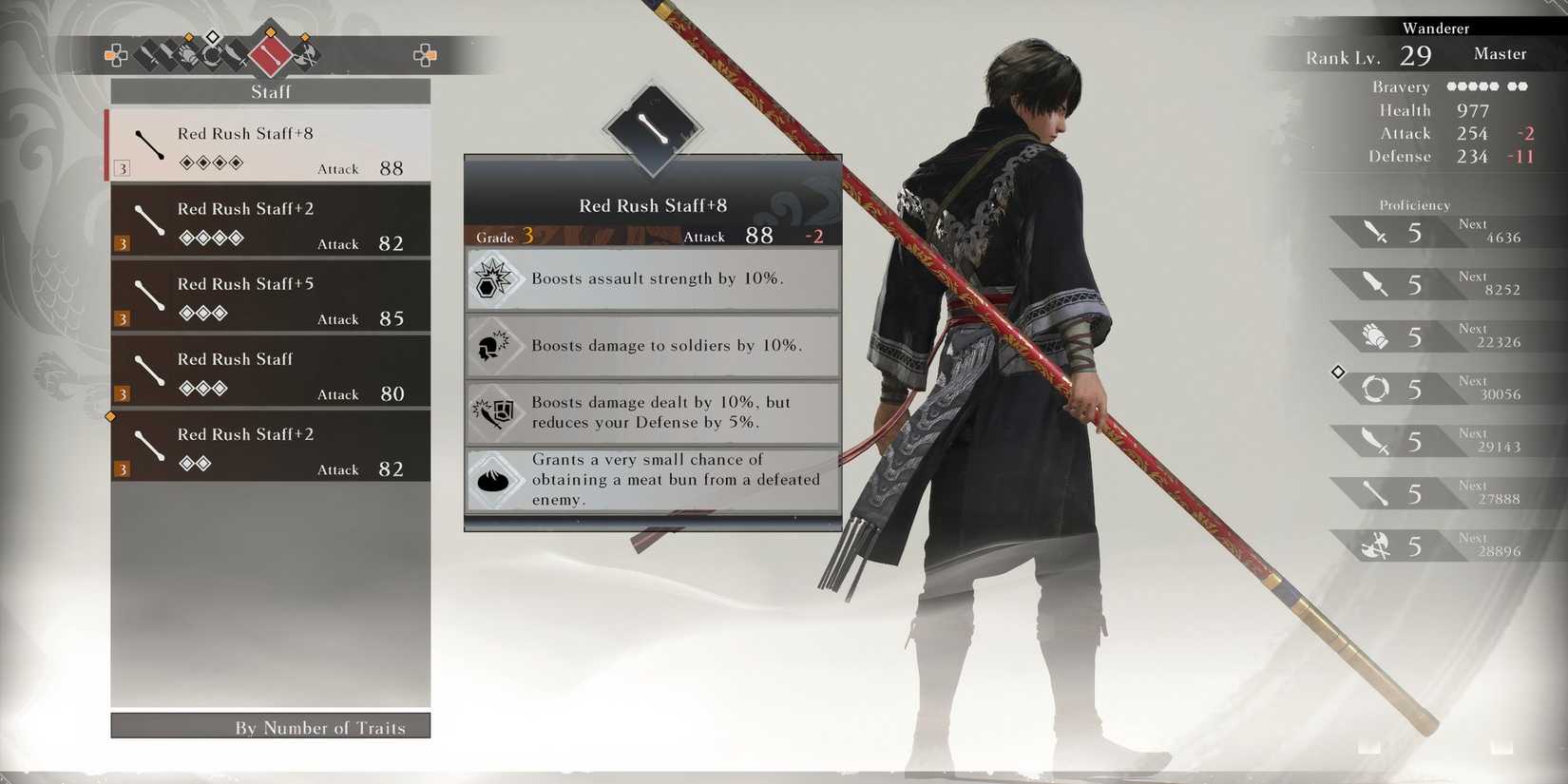Toggle the white diamond selection above Chakram category
This screenshot has width=1568, height=784.
[211, 36]
